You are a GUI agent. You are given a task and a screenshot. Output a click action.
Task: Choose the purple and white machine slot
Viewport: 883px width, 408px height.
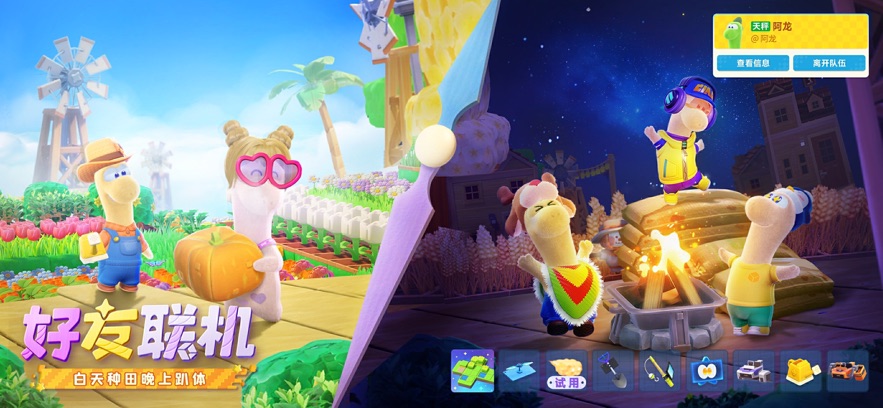pyautogui.click(x=754, y=370)
